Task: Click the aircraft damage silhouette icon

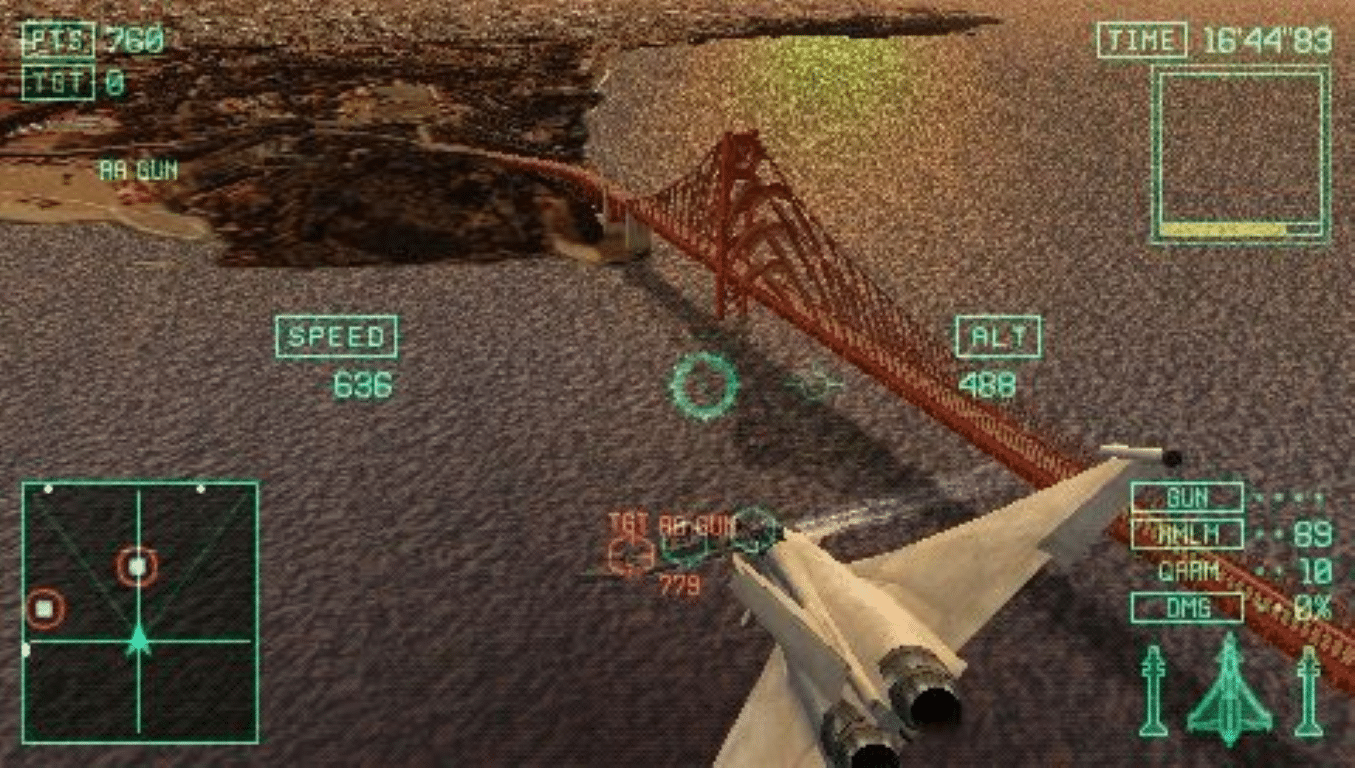Action: (1229, 690)
